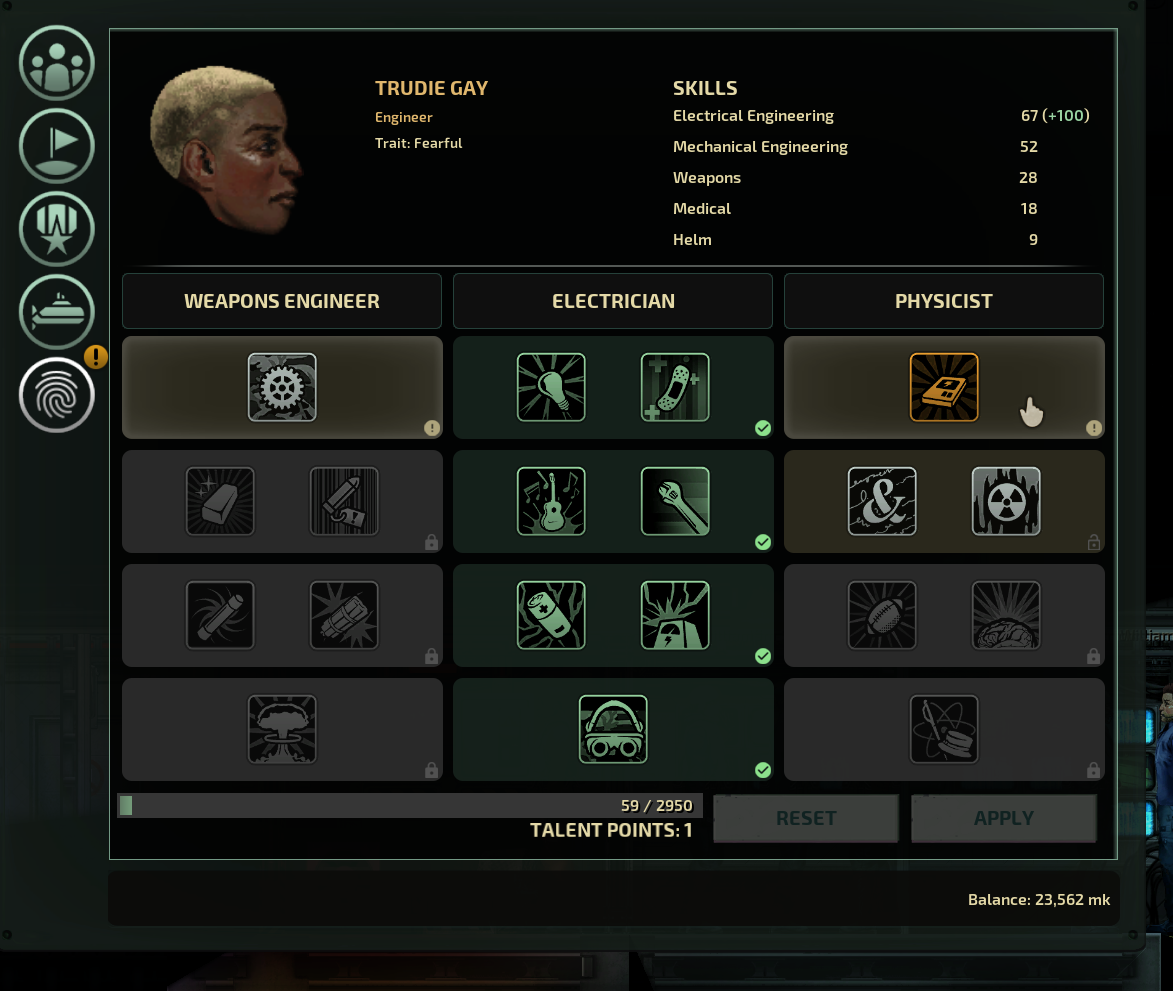Choose the wrench talent icon
Viewport: 1173px width, 991px height.
click(675, 501)
